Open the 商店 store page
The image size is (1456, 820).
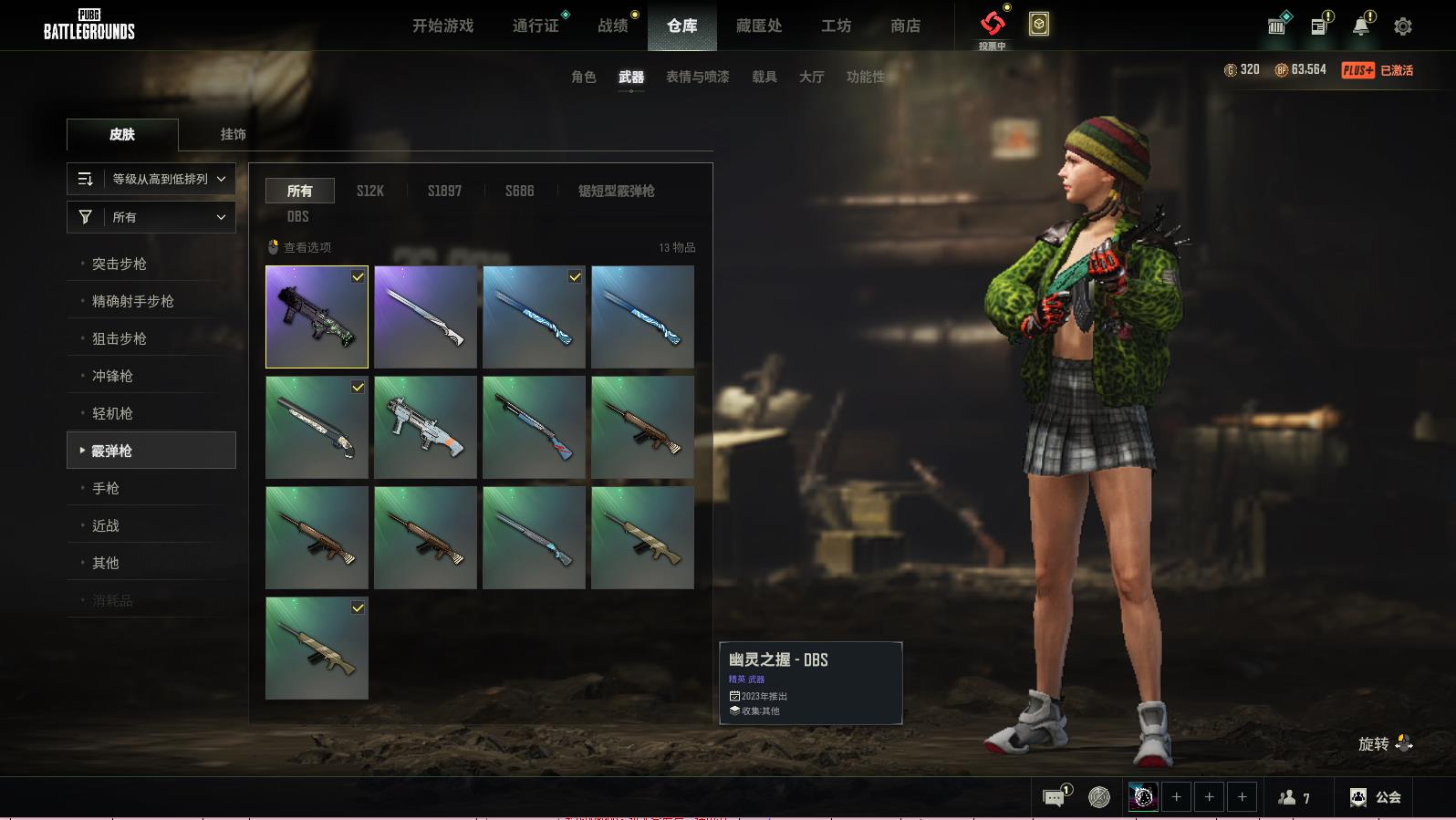(905, 26)
